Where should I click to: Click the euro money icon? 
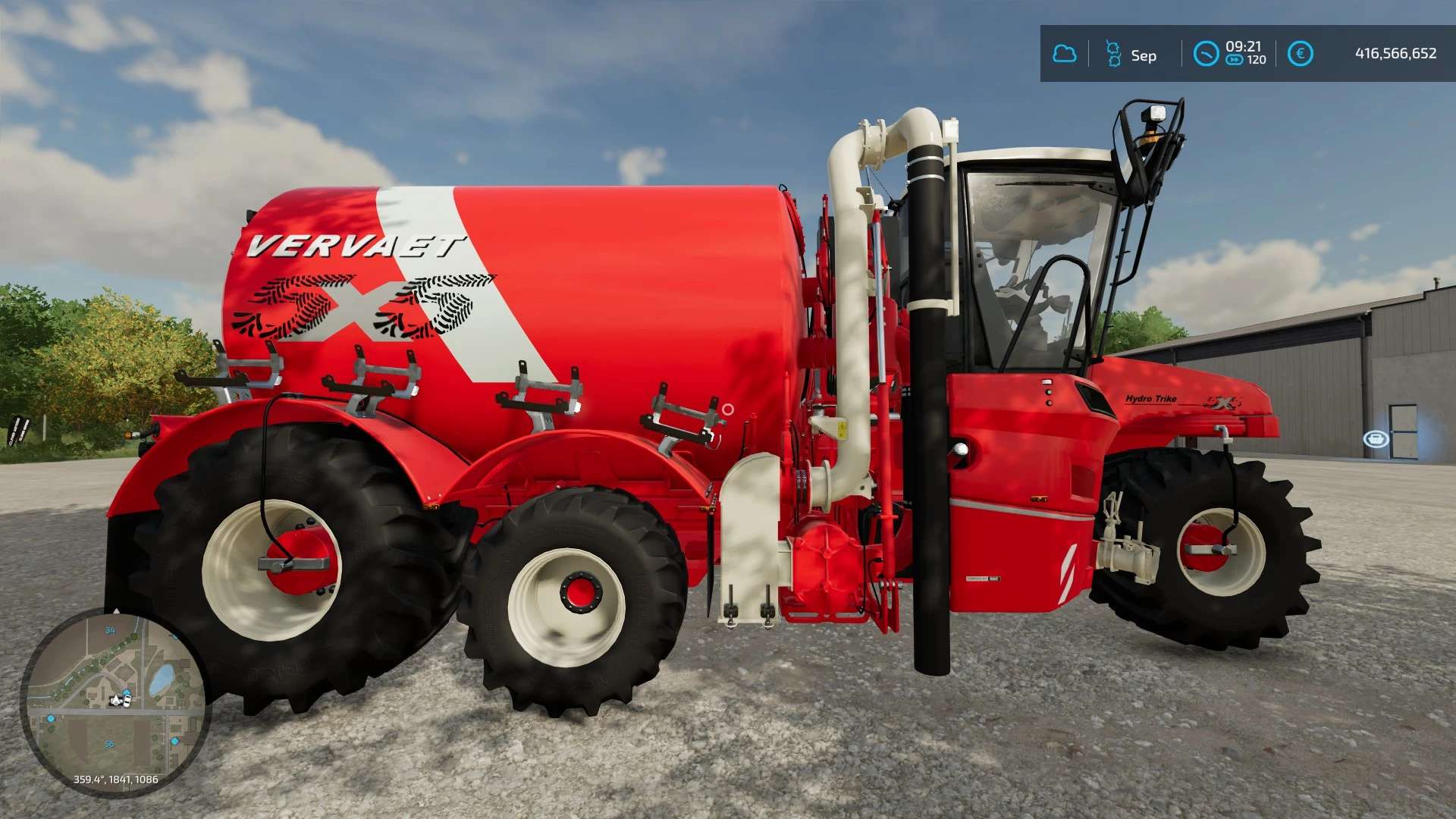coord(1300,54)
